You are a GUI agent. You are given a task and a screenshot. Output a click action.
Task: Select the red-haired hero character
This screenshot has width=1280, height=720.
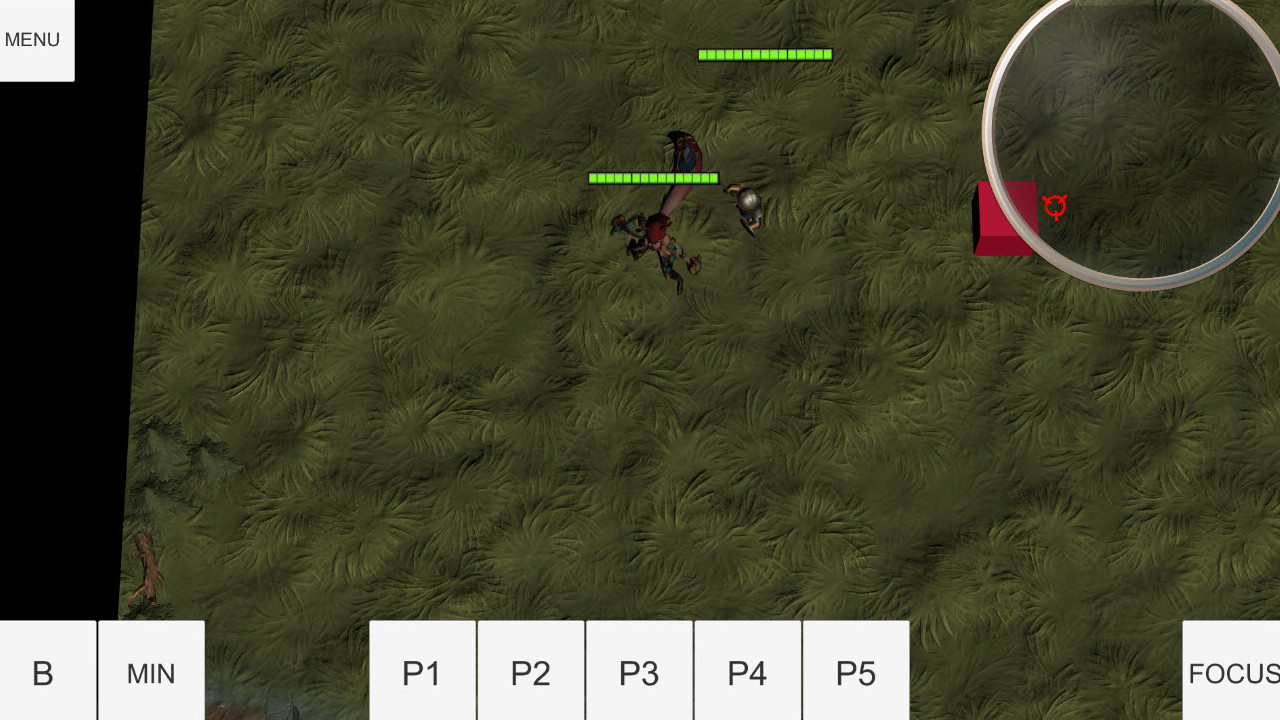pos(662,240)
